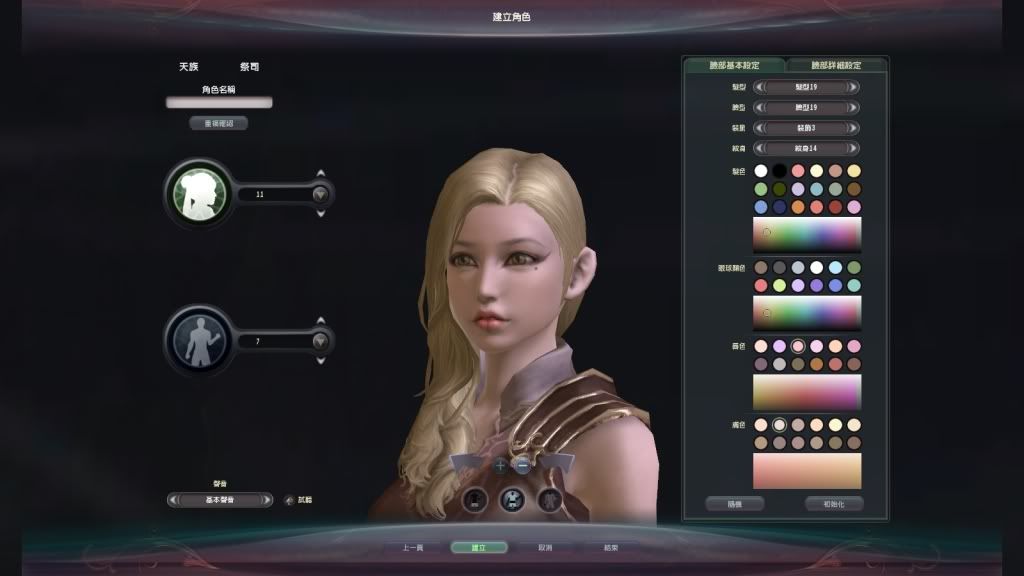Select the 臉部基本設定 tab

(x=734, y=65)
